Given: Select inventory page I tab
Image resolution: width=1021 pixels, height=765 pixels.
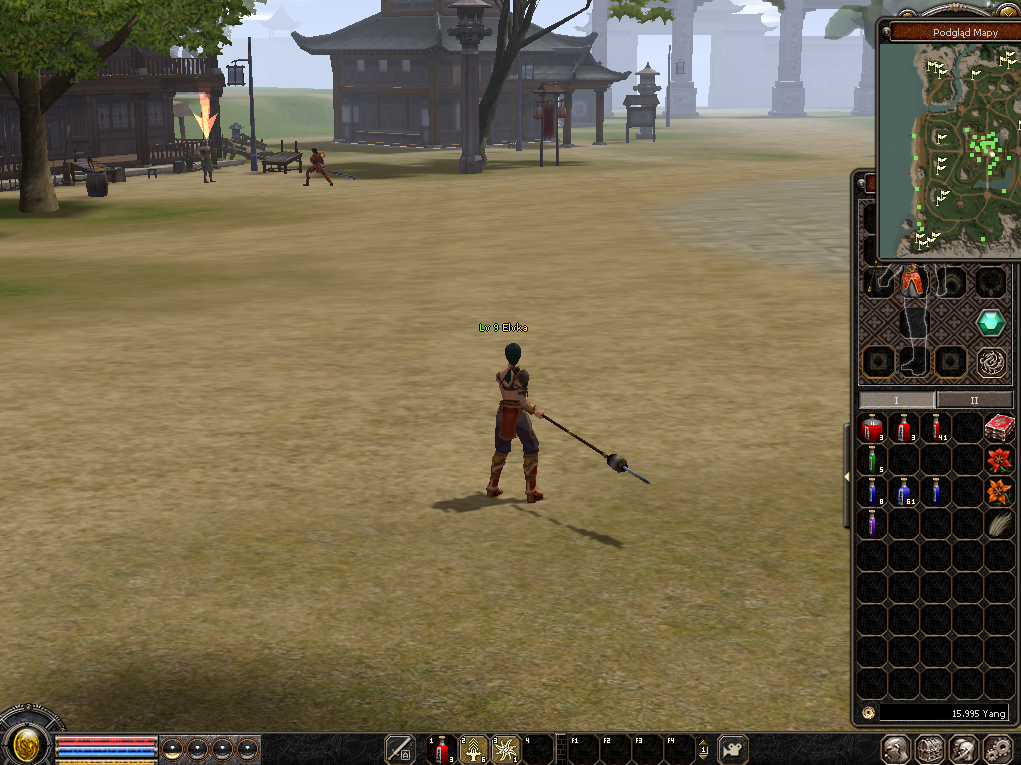Looking at the screenshot, I should click(896, 400).
